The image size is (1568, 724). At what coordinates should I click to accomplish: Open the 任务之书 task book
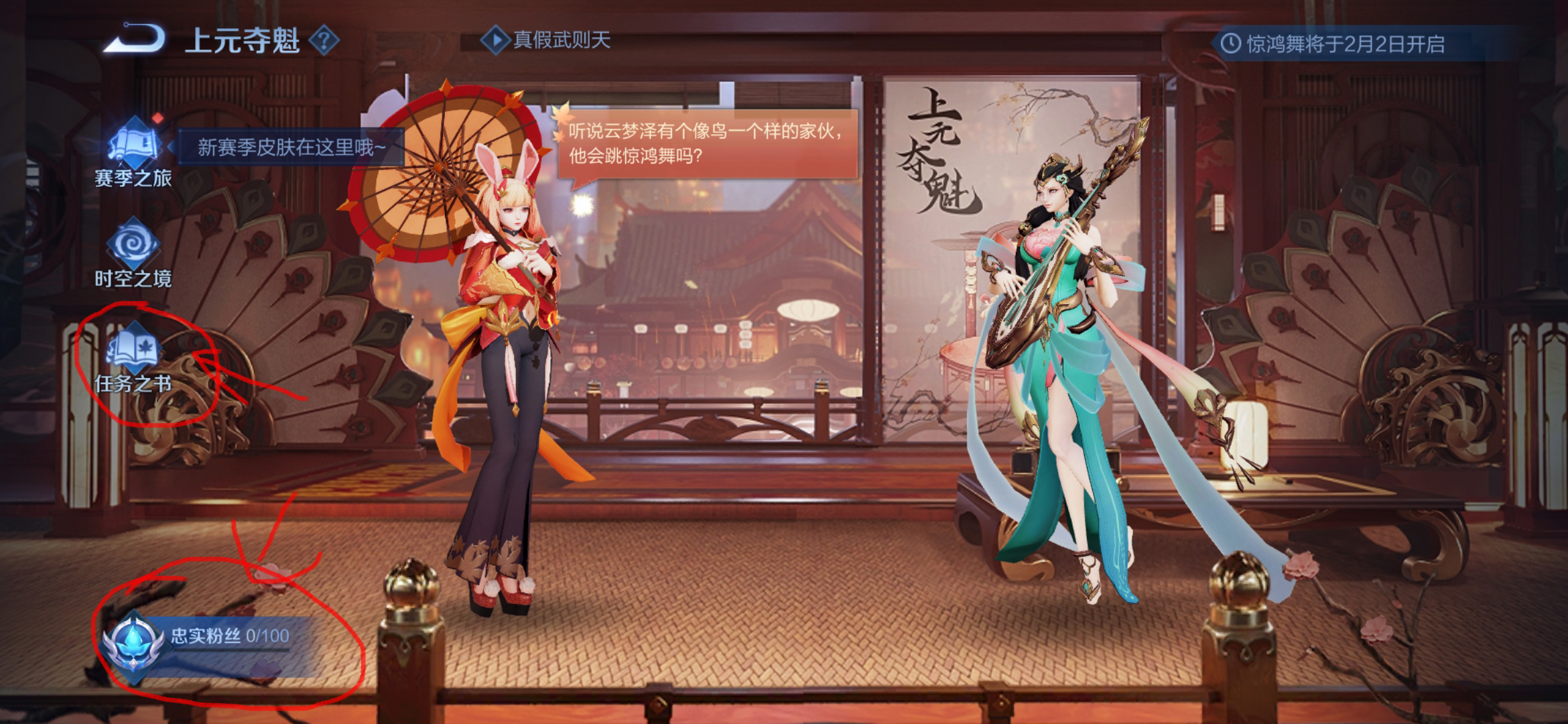tap(133, 359)
